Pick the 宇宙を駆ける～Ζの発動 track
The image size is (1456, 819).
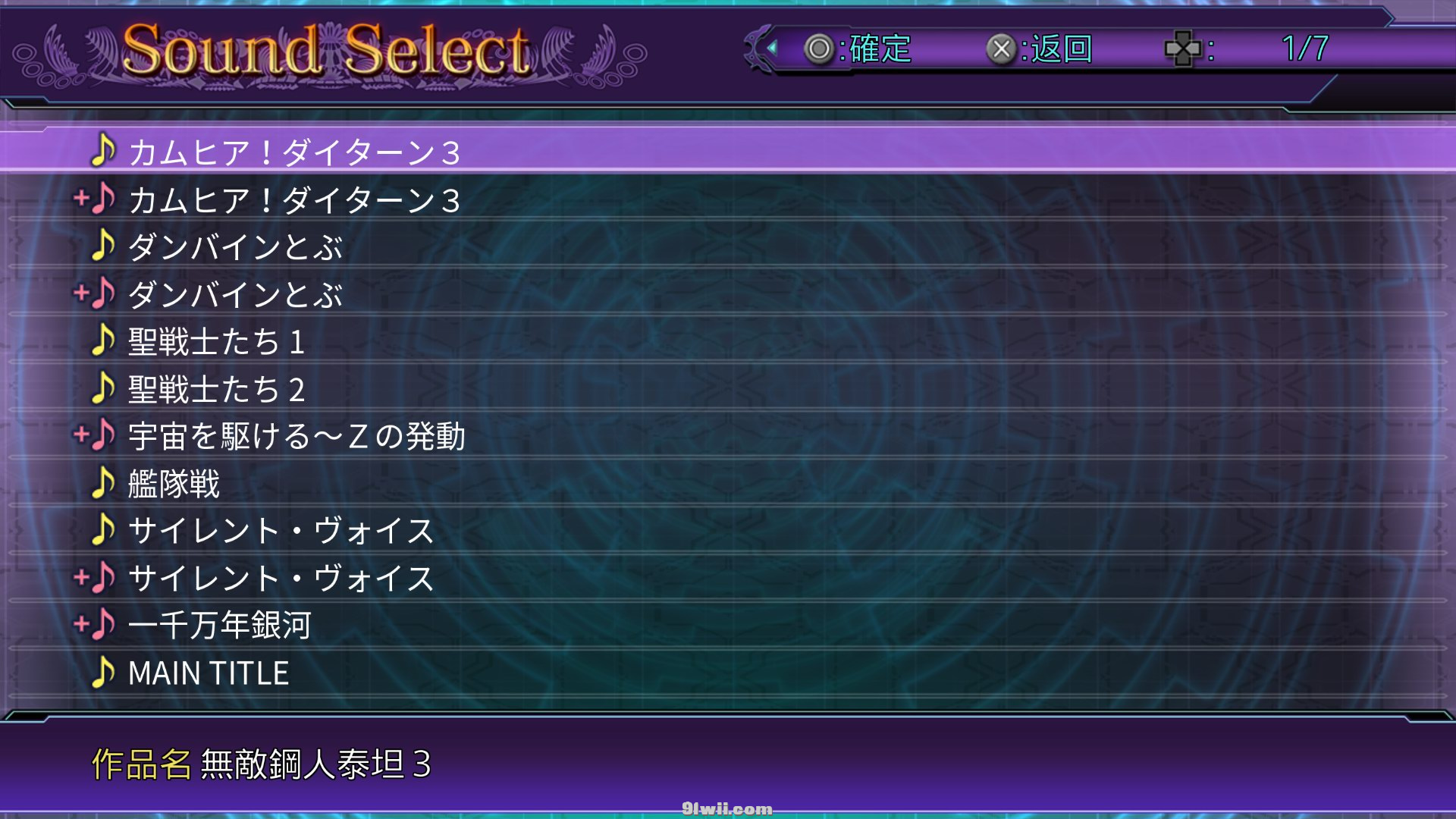[x=296, y=437]
